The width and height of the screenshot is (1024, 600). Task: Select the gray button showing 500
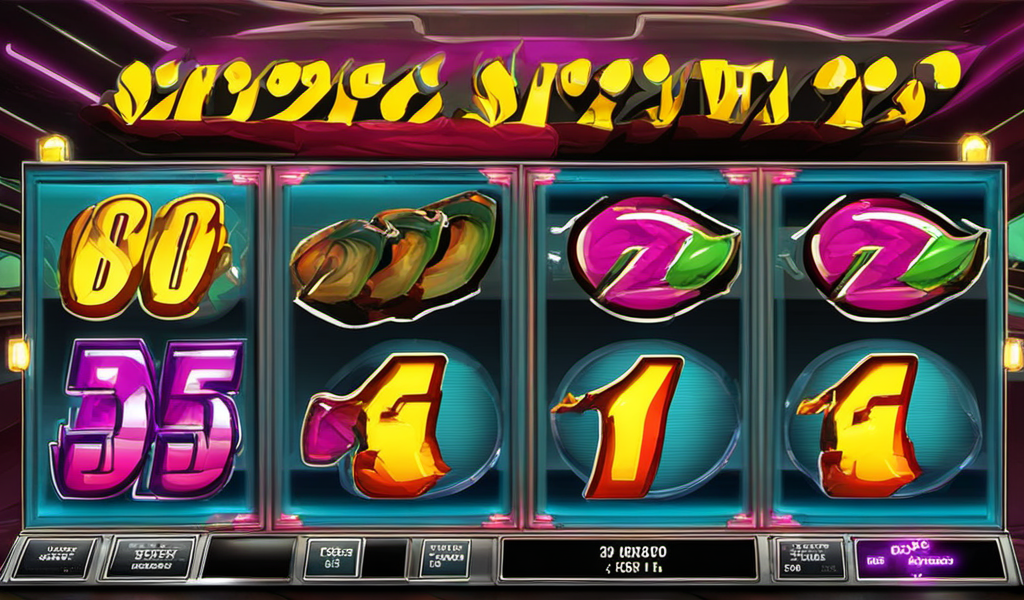810,559
